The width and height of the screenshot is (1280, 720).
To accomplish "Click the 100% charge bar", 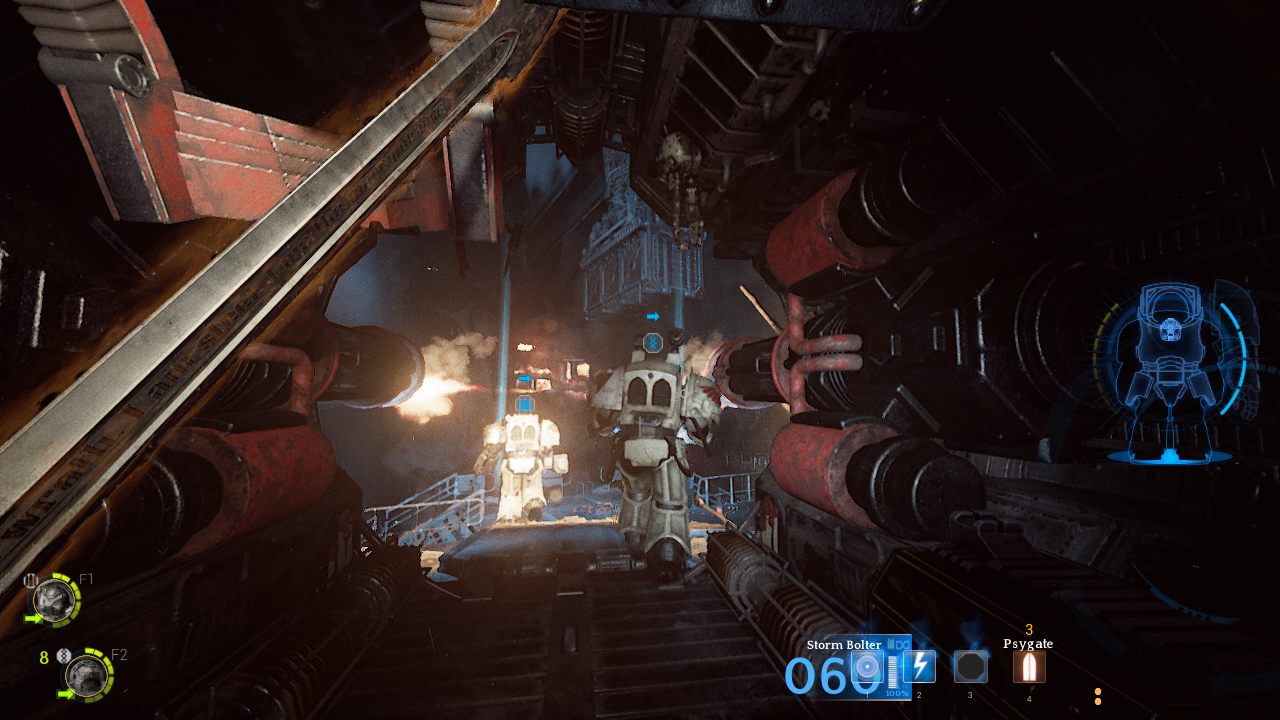I will (x=895, y=674).
